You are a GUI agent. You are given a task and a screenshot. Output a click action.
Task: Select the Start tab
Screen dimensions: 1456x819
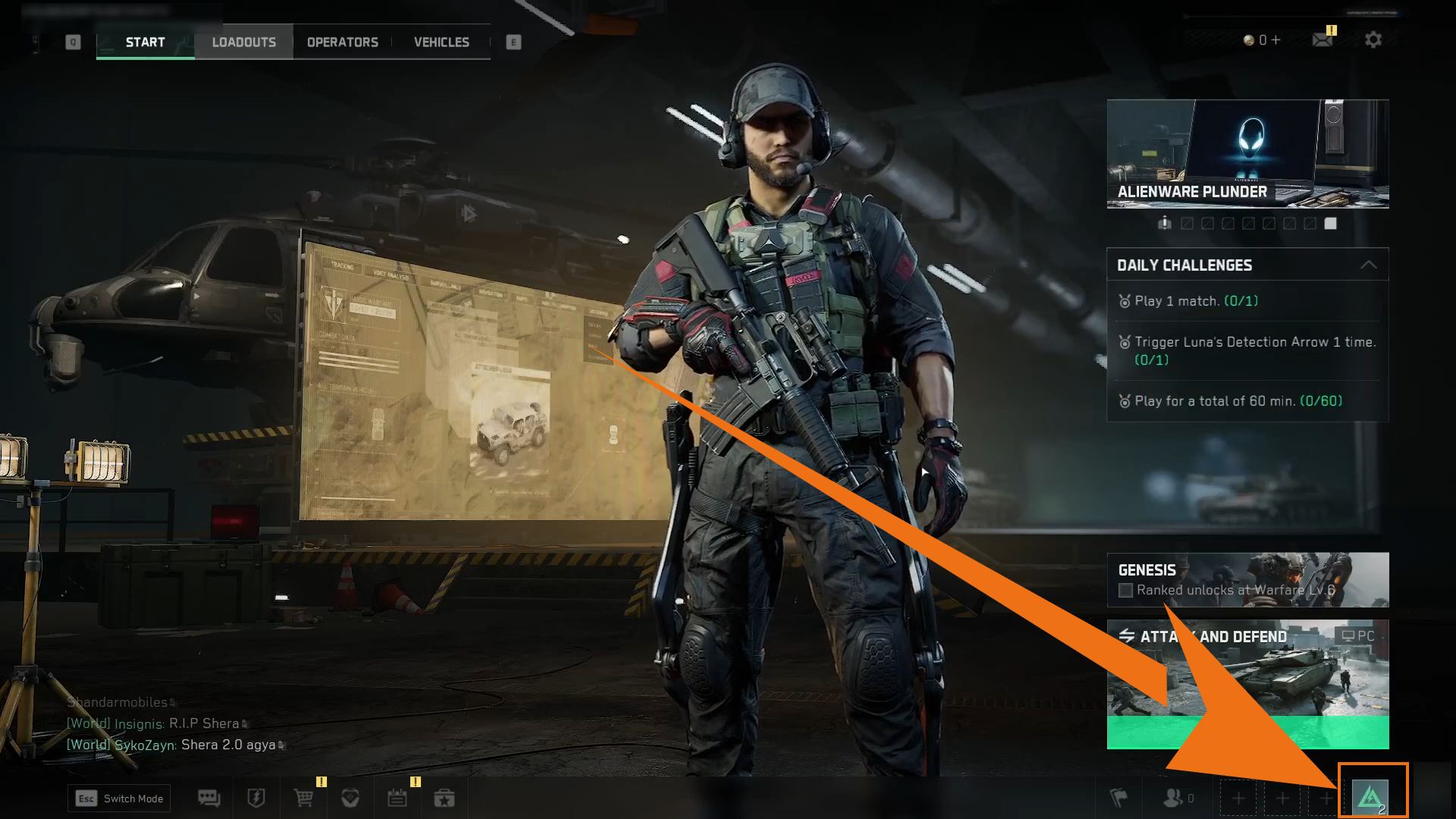[x=145, y=42]
